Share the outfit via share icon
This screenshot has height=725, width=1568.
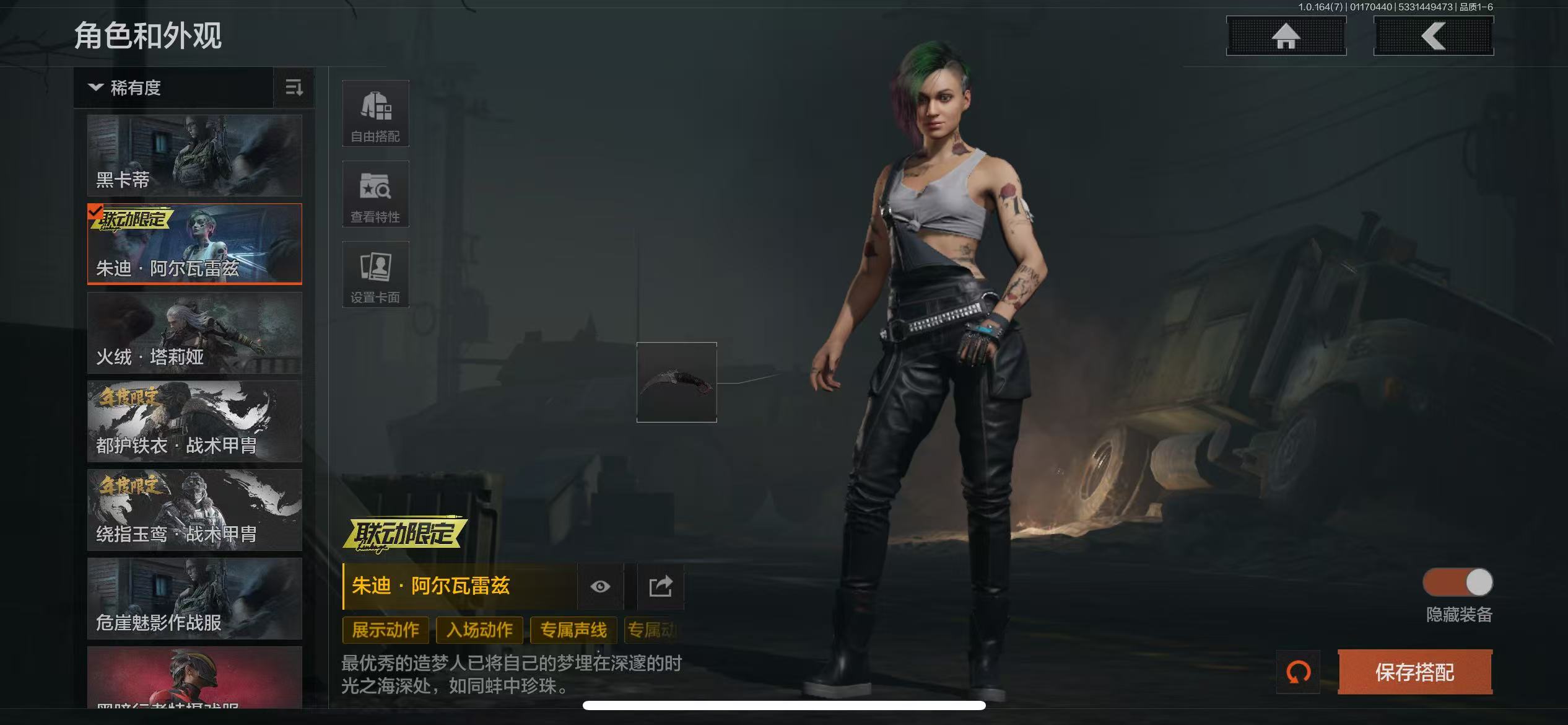tap(661, 586)
